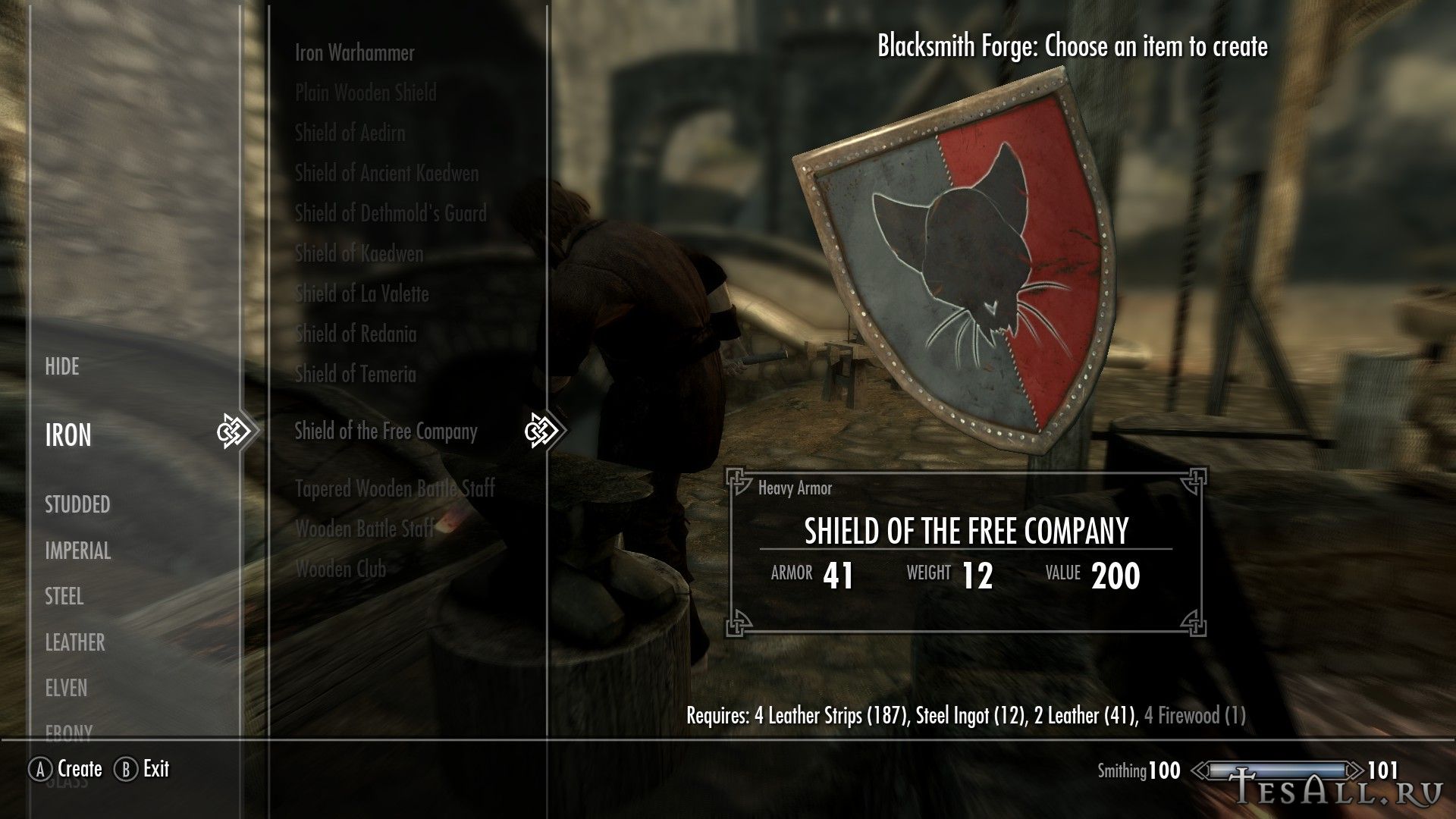Select the Leather category
1456x819 pixels.
[75, 643]
